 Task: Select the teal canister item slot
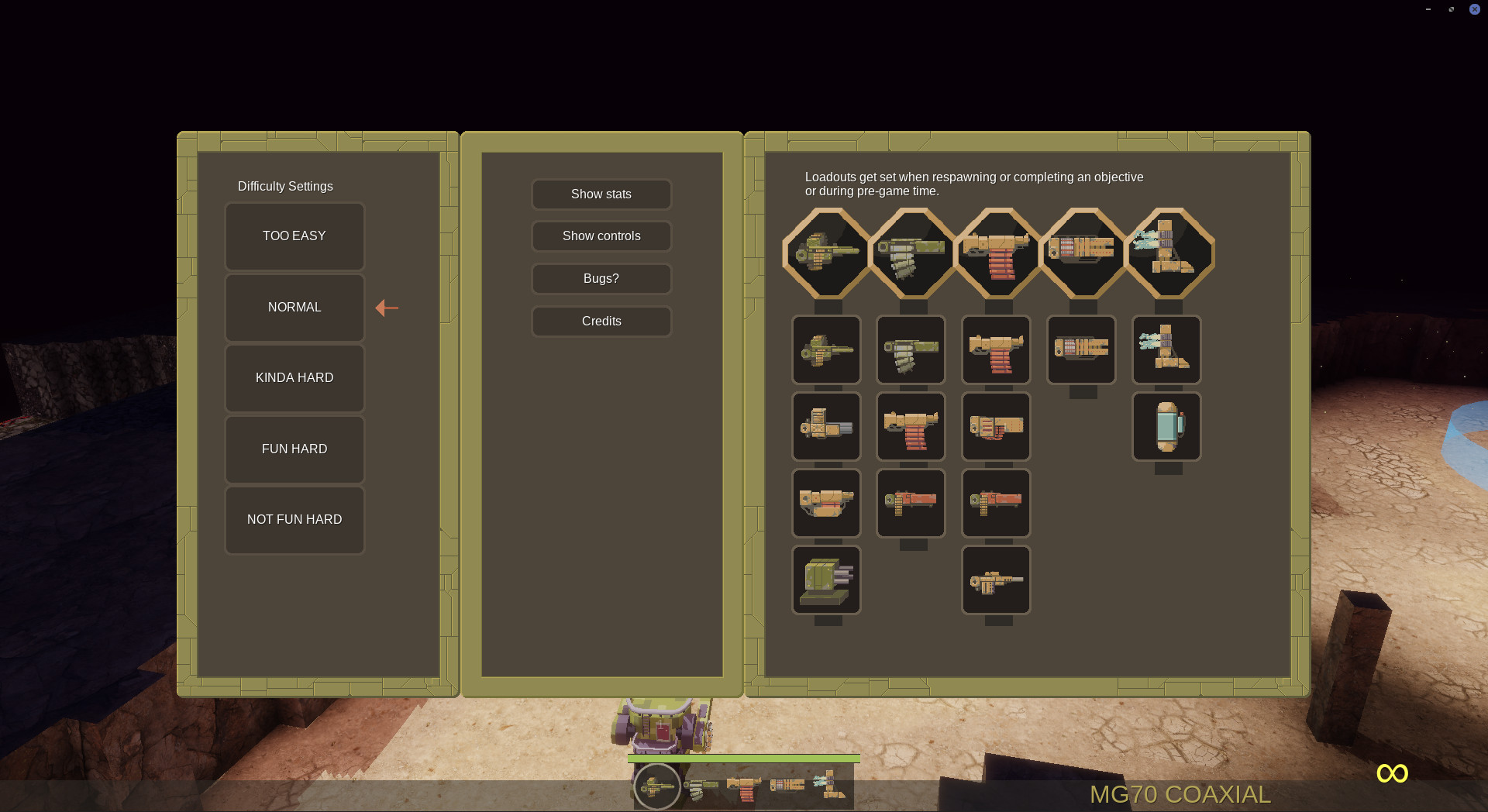pyautogui.click(x=1166, y=427)
